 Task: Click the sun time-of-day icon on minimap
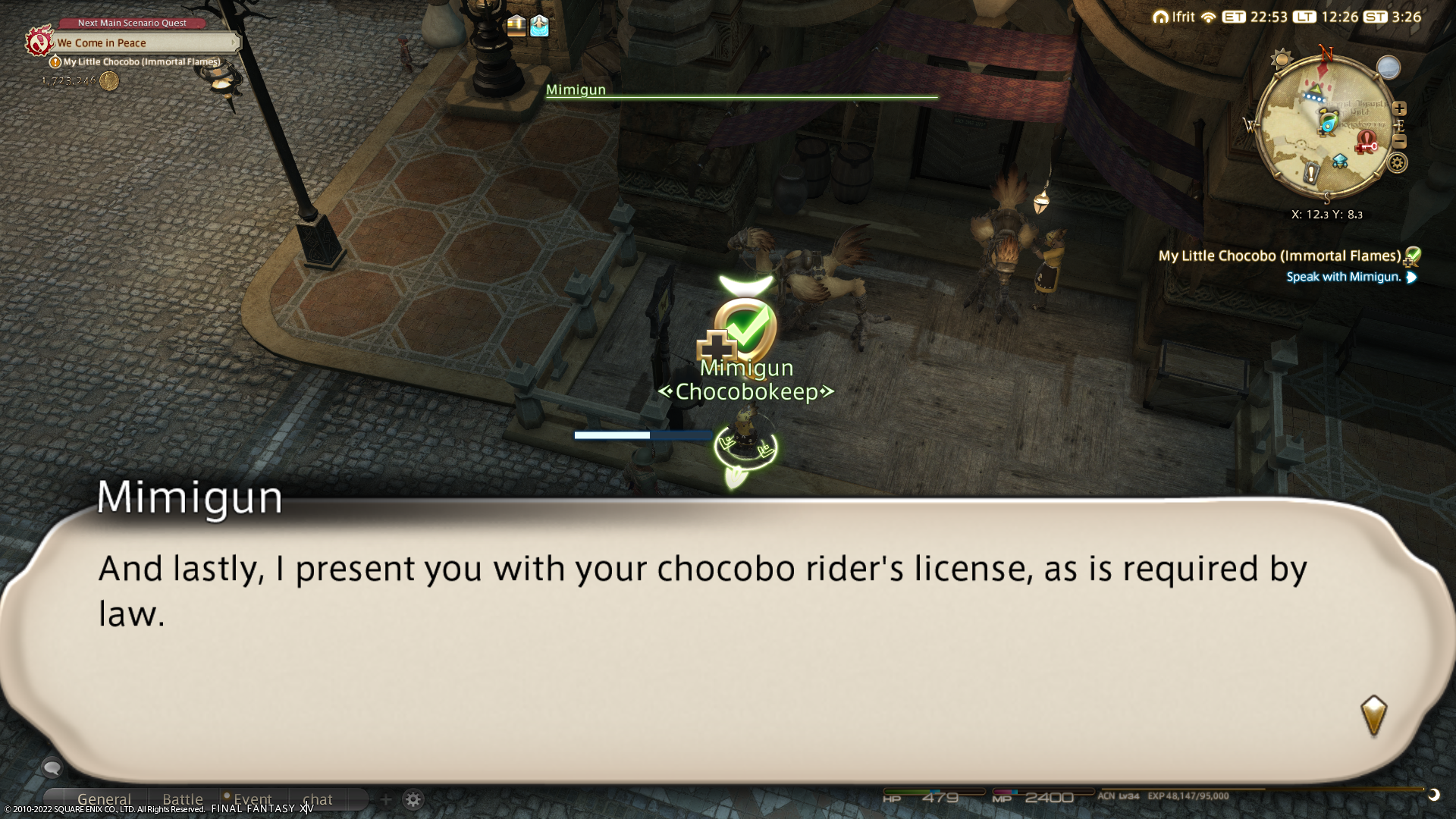1282,58
